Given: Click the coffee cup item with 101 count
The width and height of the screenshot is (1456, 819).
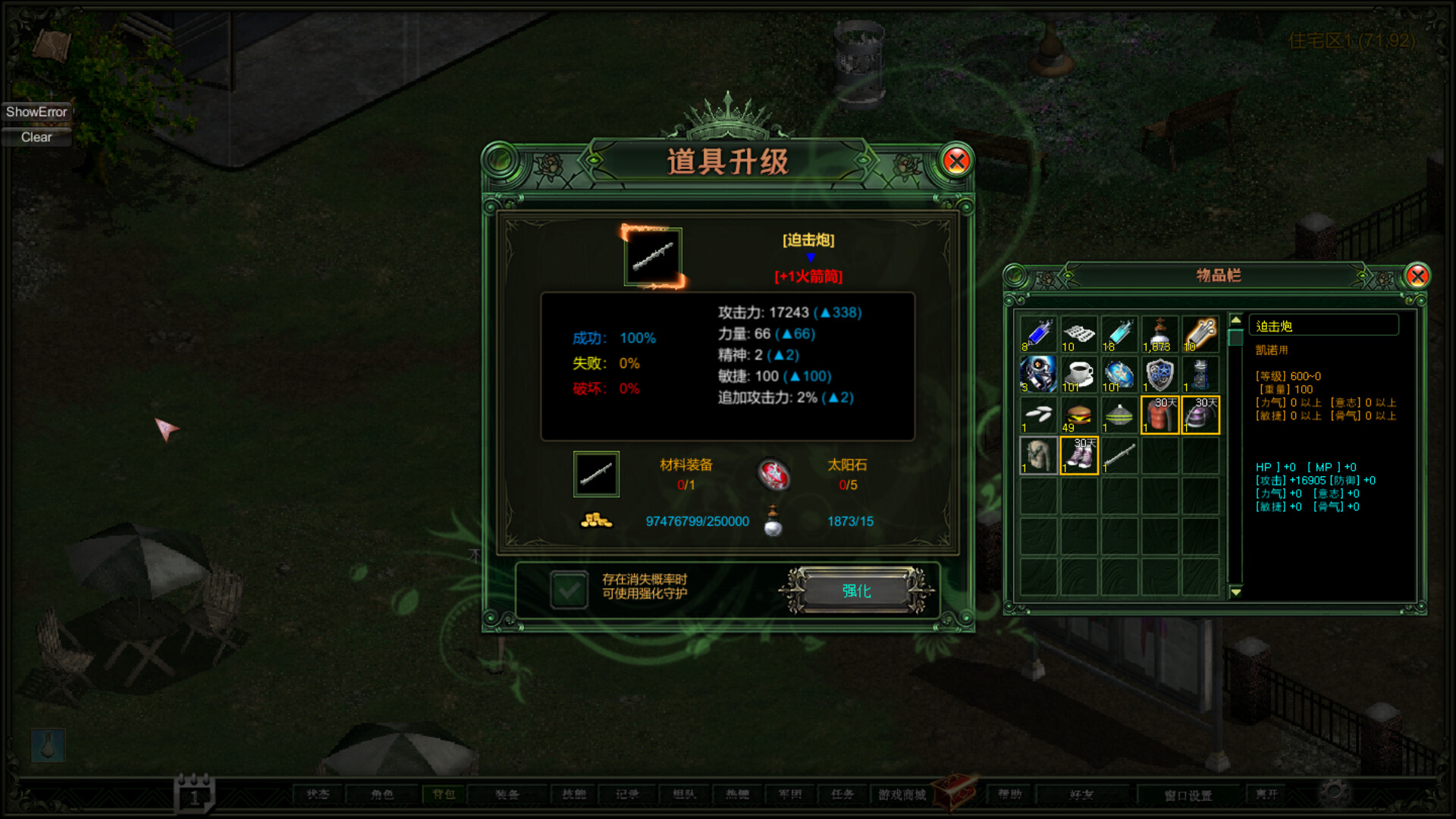Looking at the screenshot, I should [1078, 375].
